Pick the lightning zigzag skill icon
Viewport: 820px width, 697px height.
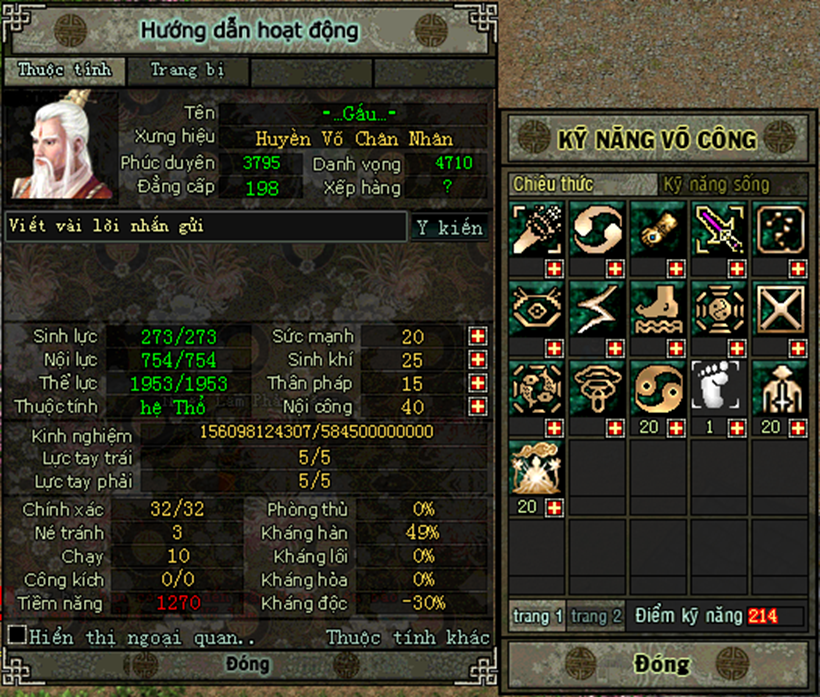pos(596,308)
